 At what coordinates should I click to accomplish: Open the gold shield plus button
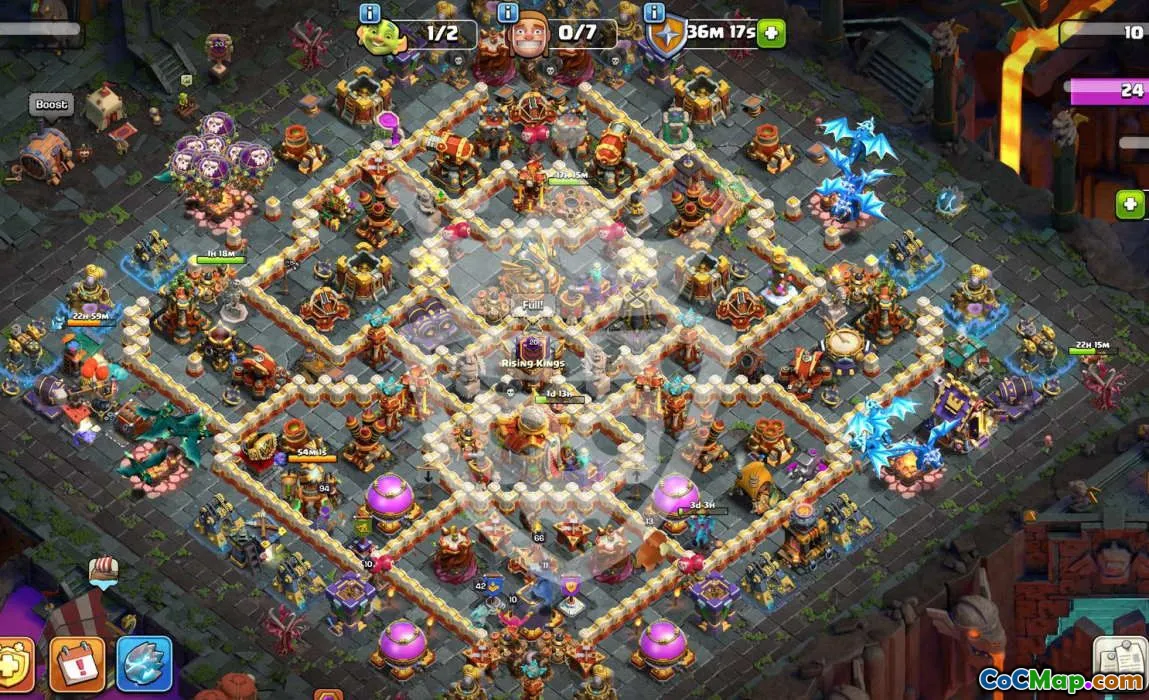pos(14,665)
